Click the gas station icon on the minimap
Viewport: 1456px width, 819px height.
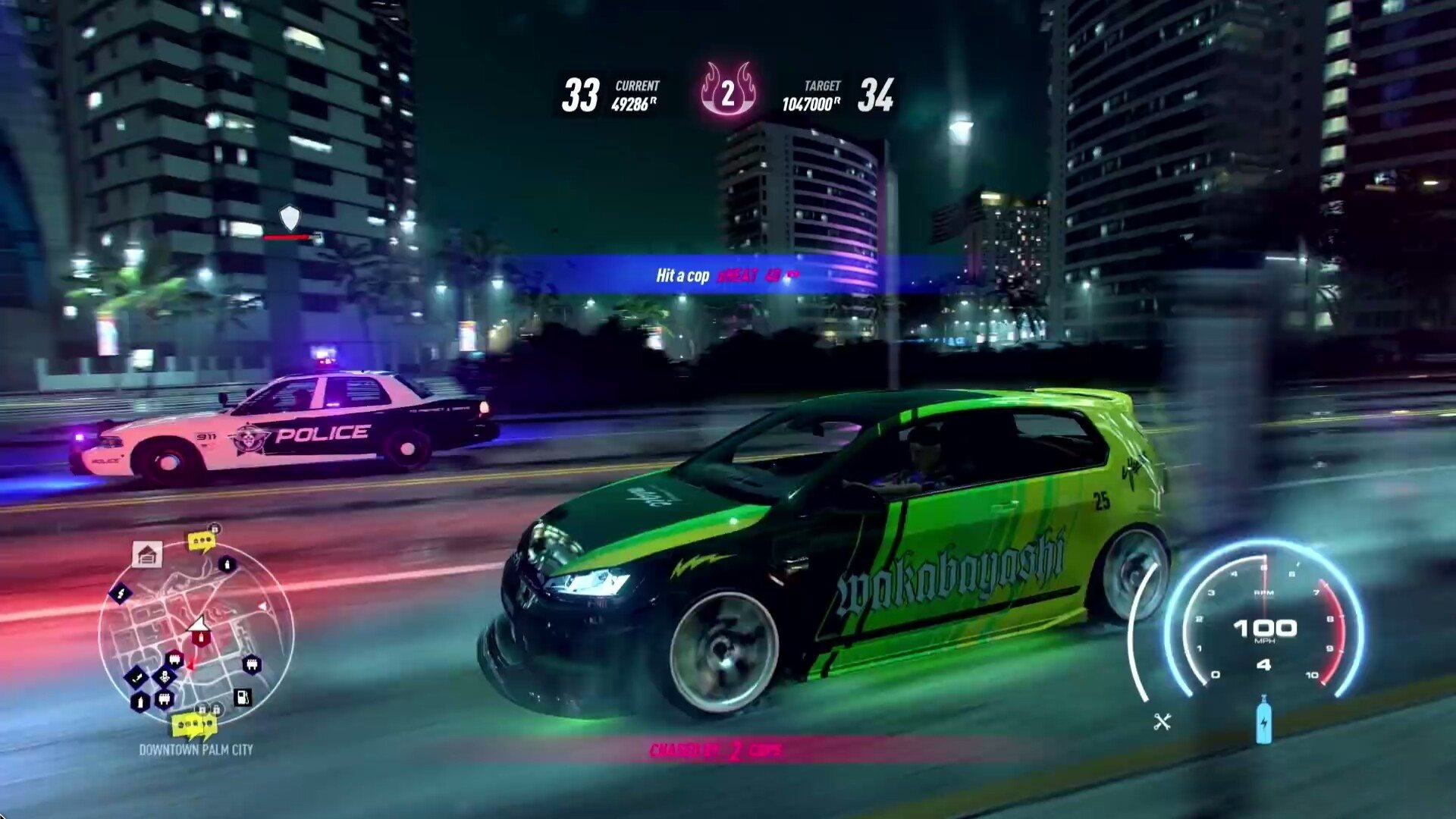243,698
